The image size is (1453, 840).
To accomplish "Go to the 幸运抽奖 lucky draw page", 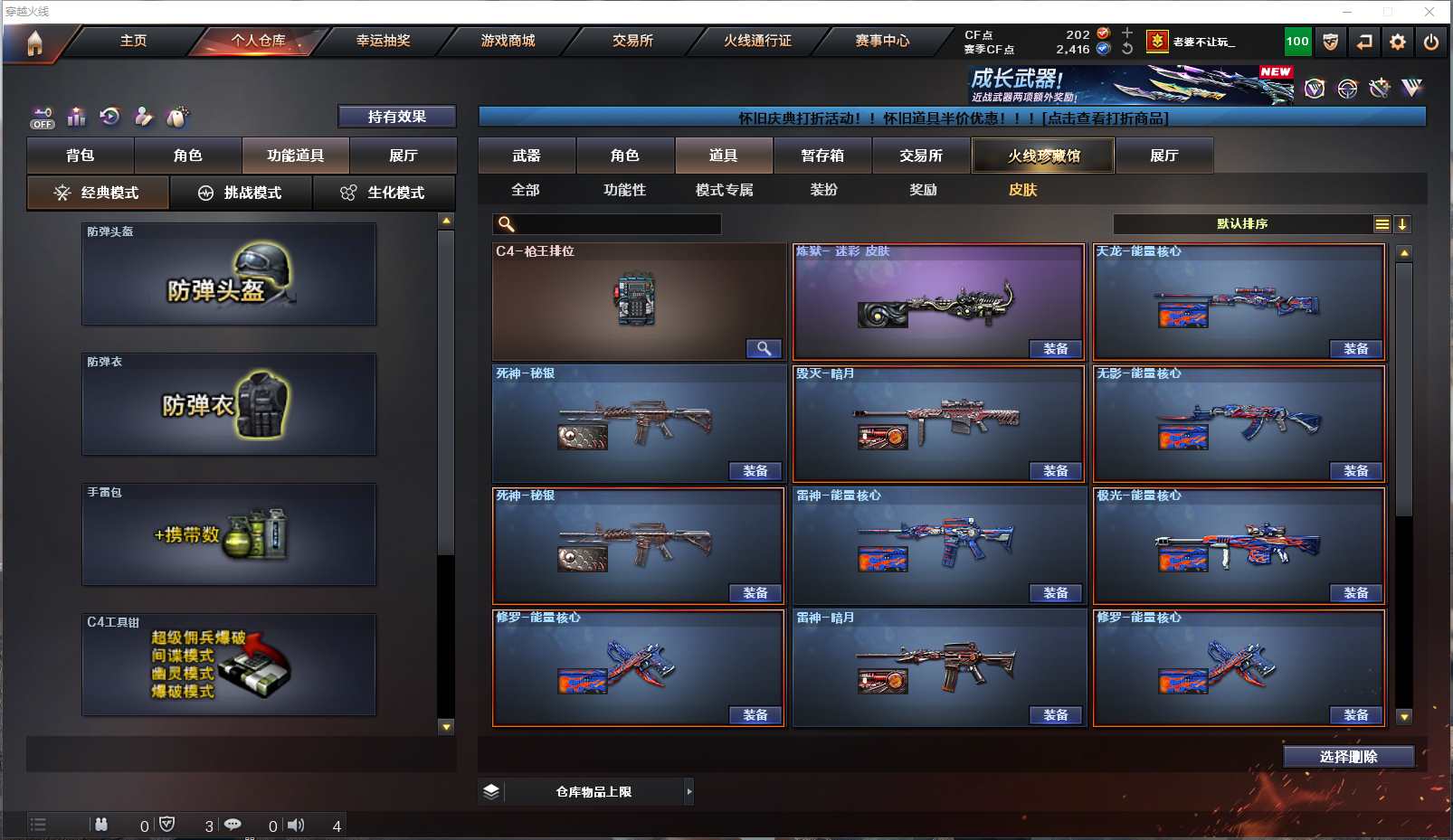I will pyautogui.click(x=383, y=41).
